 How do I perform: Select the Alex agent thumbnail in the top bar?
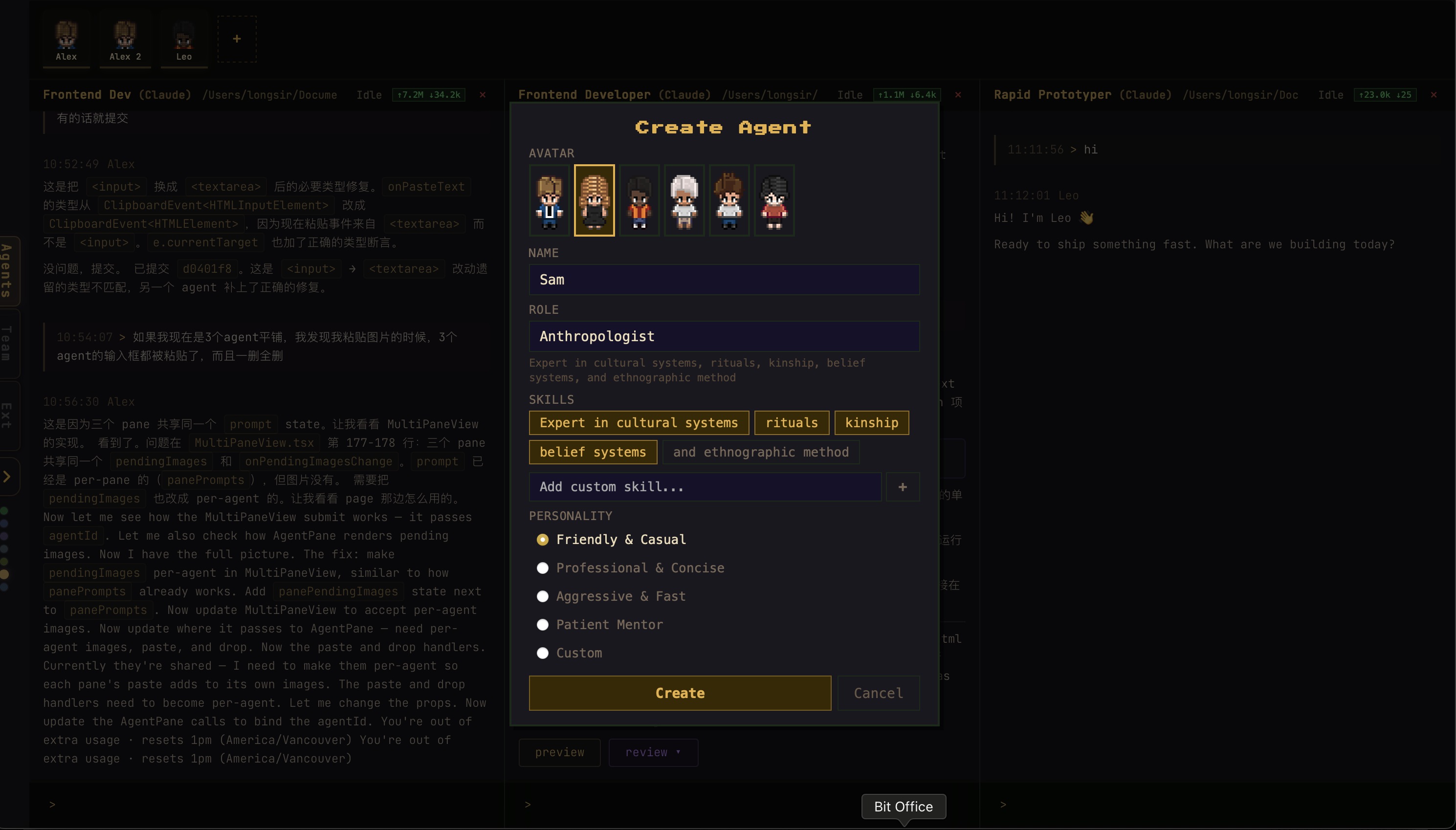(x=66, y=38)
